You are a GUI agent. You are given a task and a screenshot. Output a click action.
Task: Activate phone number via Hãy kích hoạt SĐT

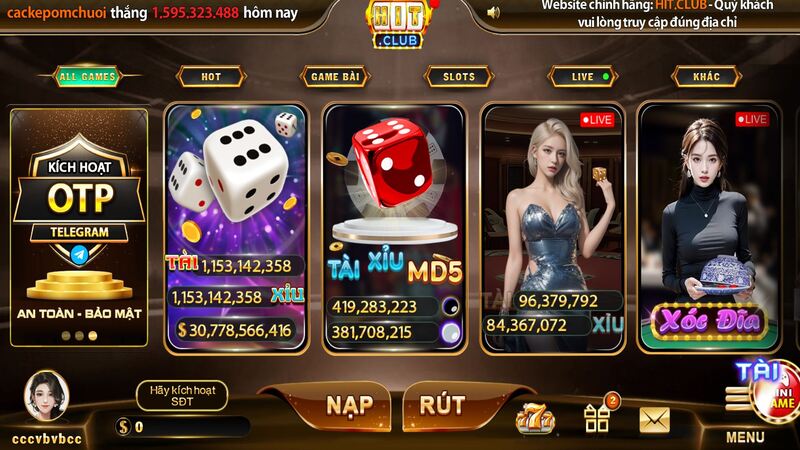point(182,394)
